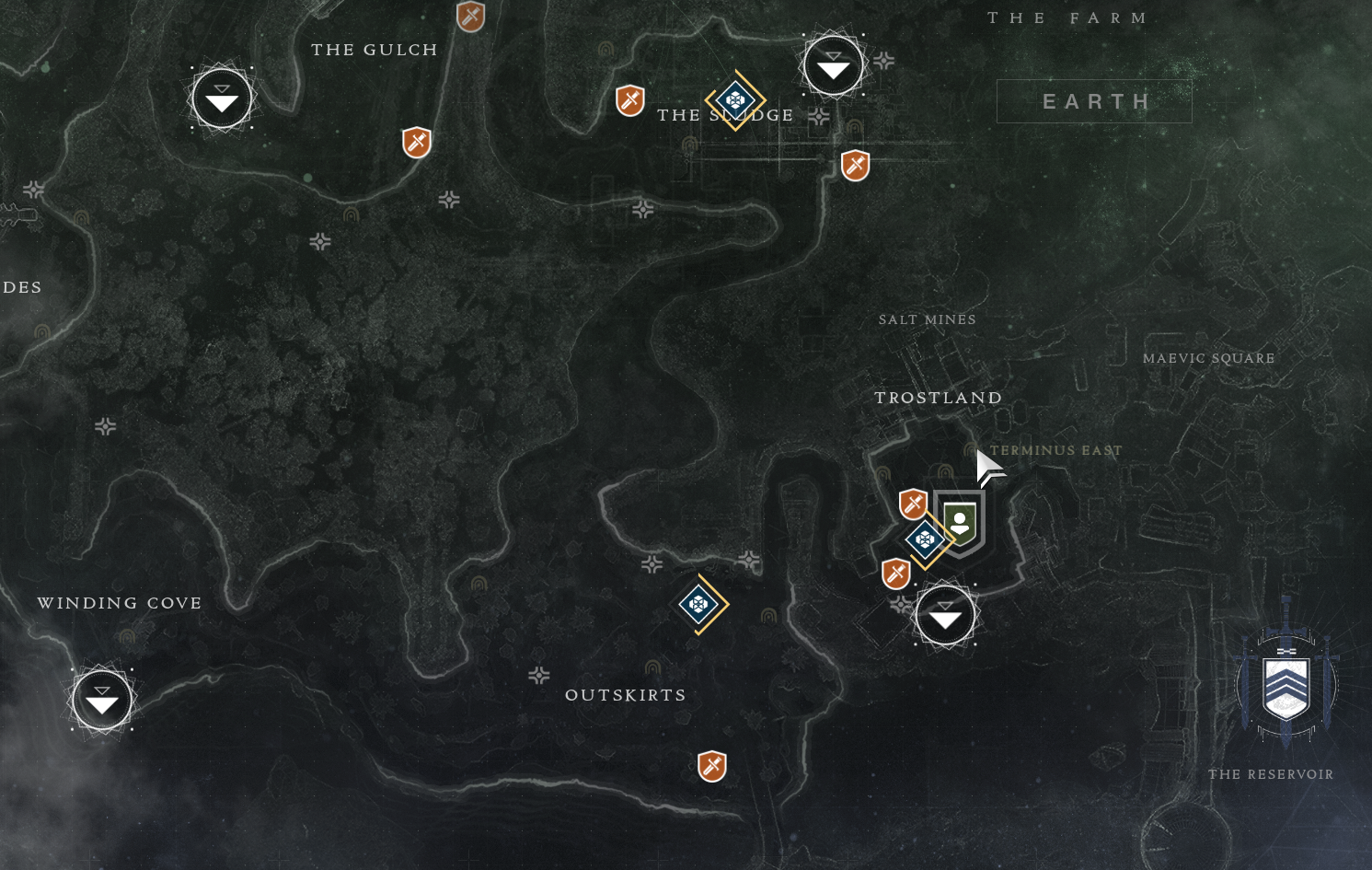Screen dimensions: 1372x870
Task: Open The Reservoir emblem marker
Action: tap(1286, 682)
